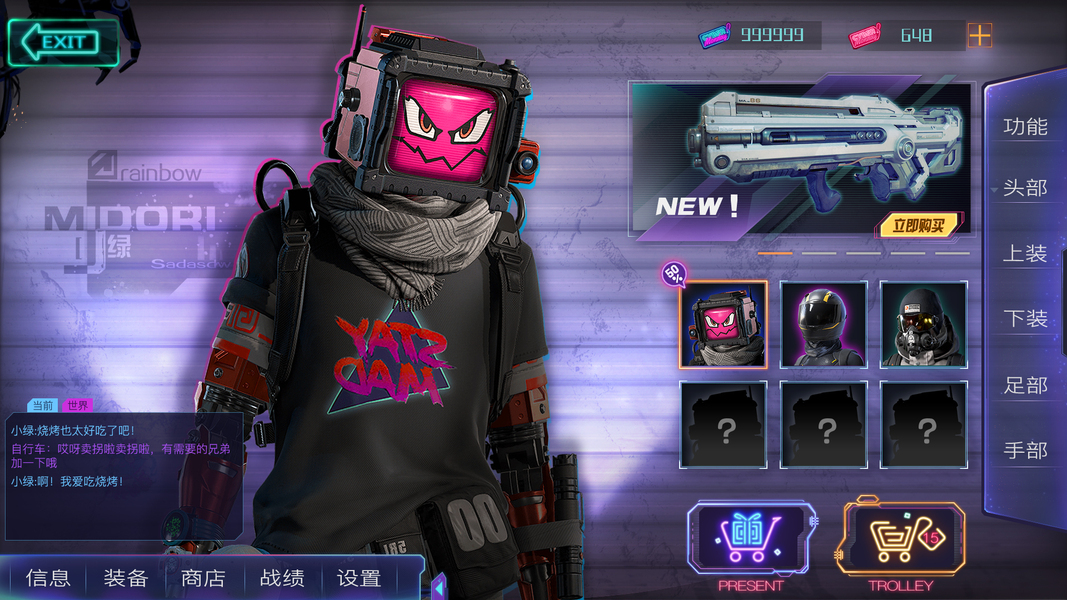Choose the black motorcycle helmet skin
Viewport: 1067px width, 600px height.
tap(823, 324)
